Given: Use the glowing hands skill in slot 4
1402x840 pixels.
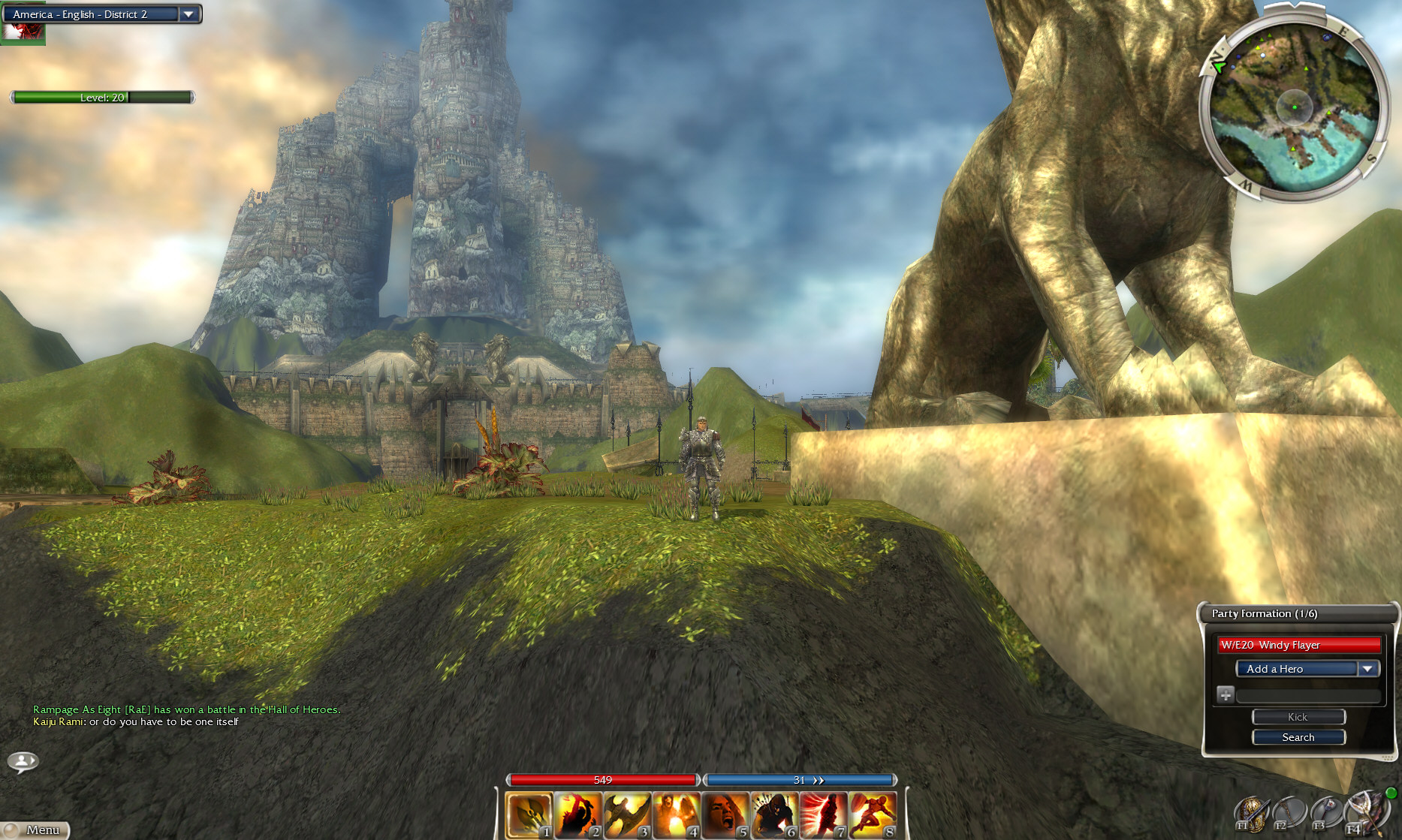Looking at the screenshot, I should [x=676, y=814].
